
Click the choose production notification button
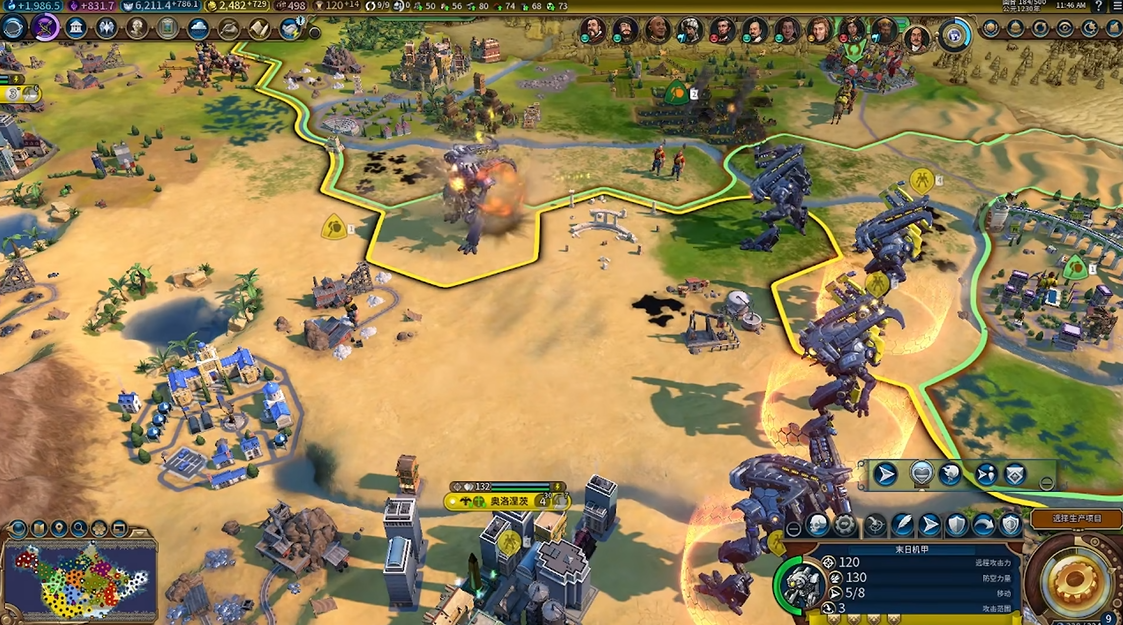point(1076,518)
